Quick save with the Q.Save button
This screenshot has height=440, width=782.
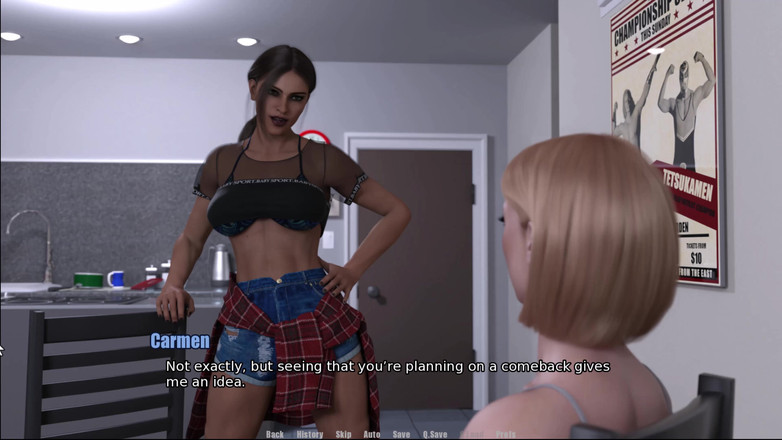click(435, 434)
